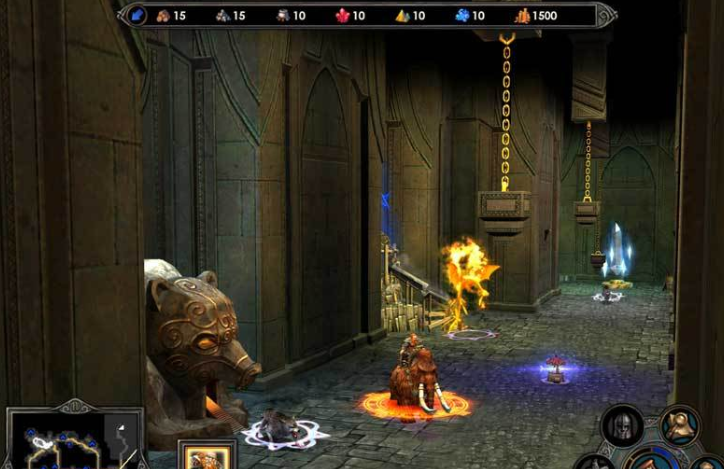The image size is (724, 469).
Task: Click the ore resource icon
Action: [x=224, y=15]
